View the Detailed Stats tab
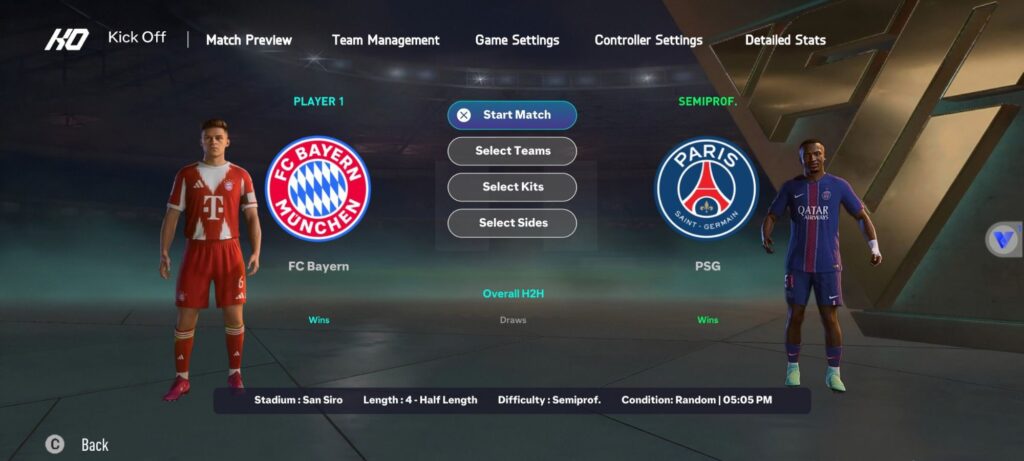1024x461 pixels. [x=785, y=40]
